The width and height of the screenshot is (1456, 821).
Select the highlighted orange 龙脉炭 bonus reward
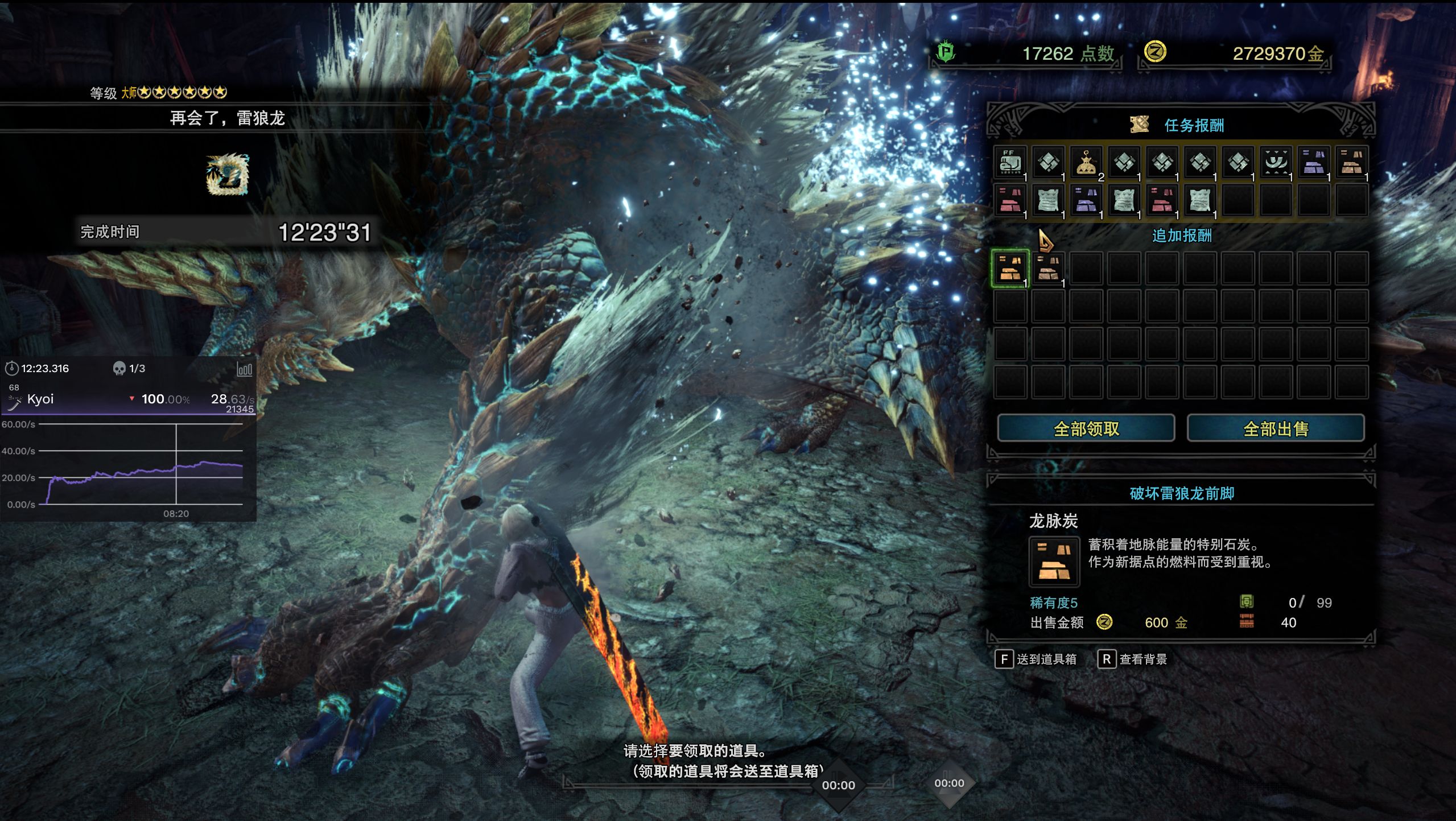[1010, 268]
